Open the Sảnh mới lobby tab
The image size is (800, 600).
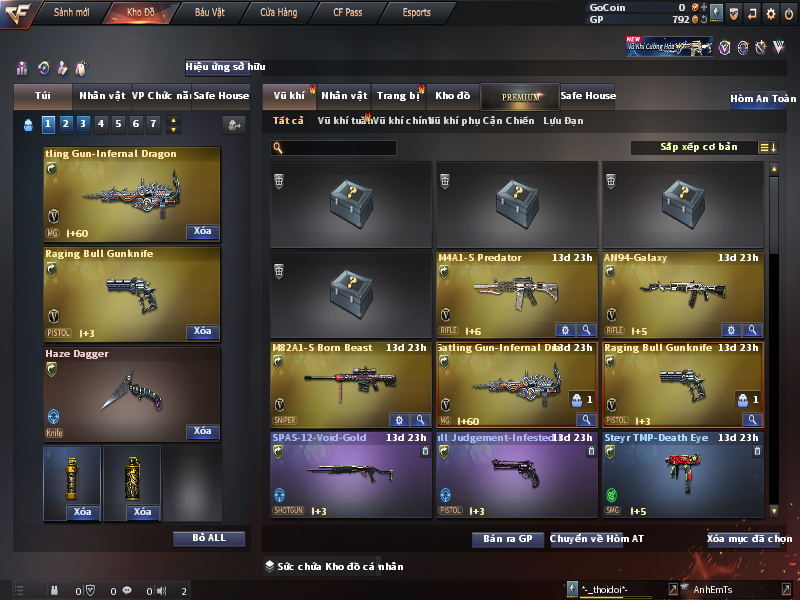[71, 13]
